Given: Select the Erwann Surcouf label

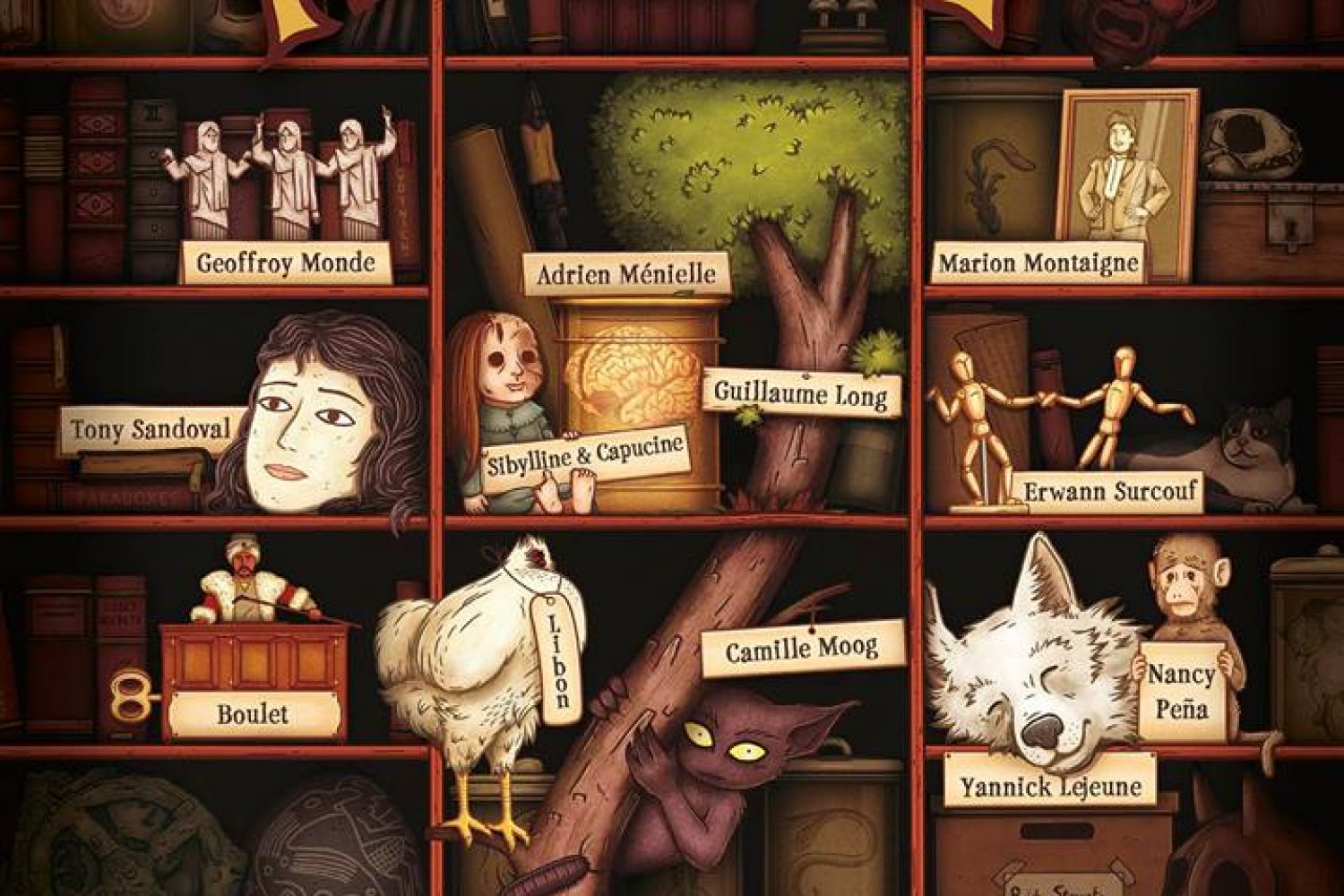Looking at the screenshot, I should coord(1114,491).
